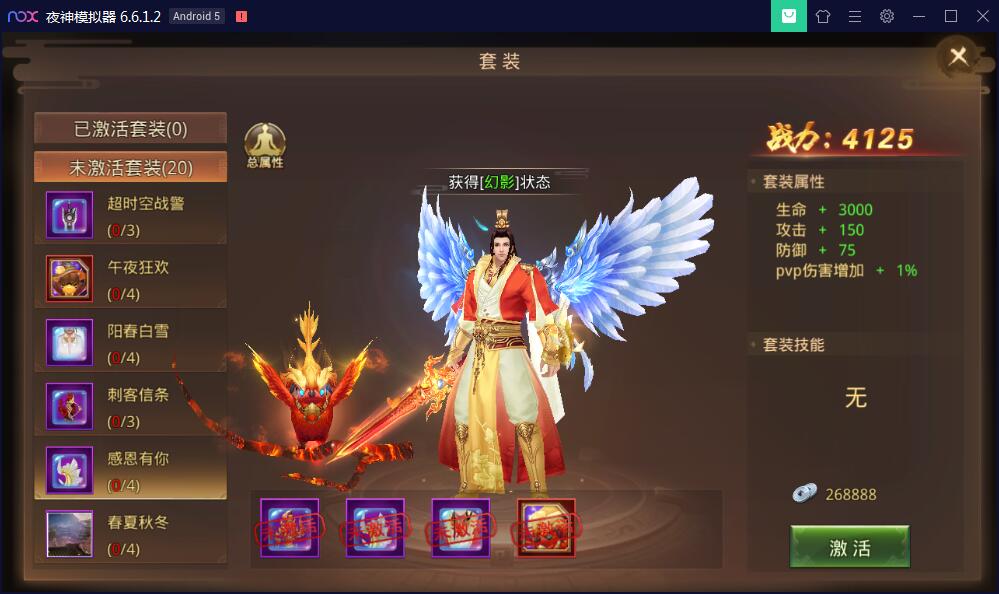Select the 午夜狂欢 suit row
Image resolution: width=999 pixels, height=594 pixels.
click(130, 279)
